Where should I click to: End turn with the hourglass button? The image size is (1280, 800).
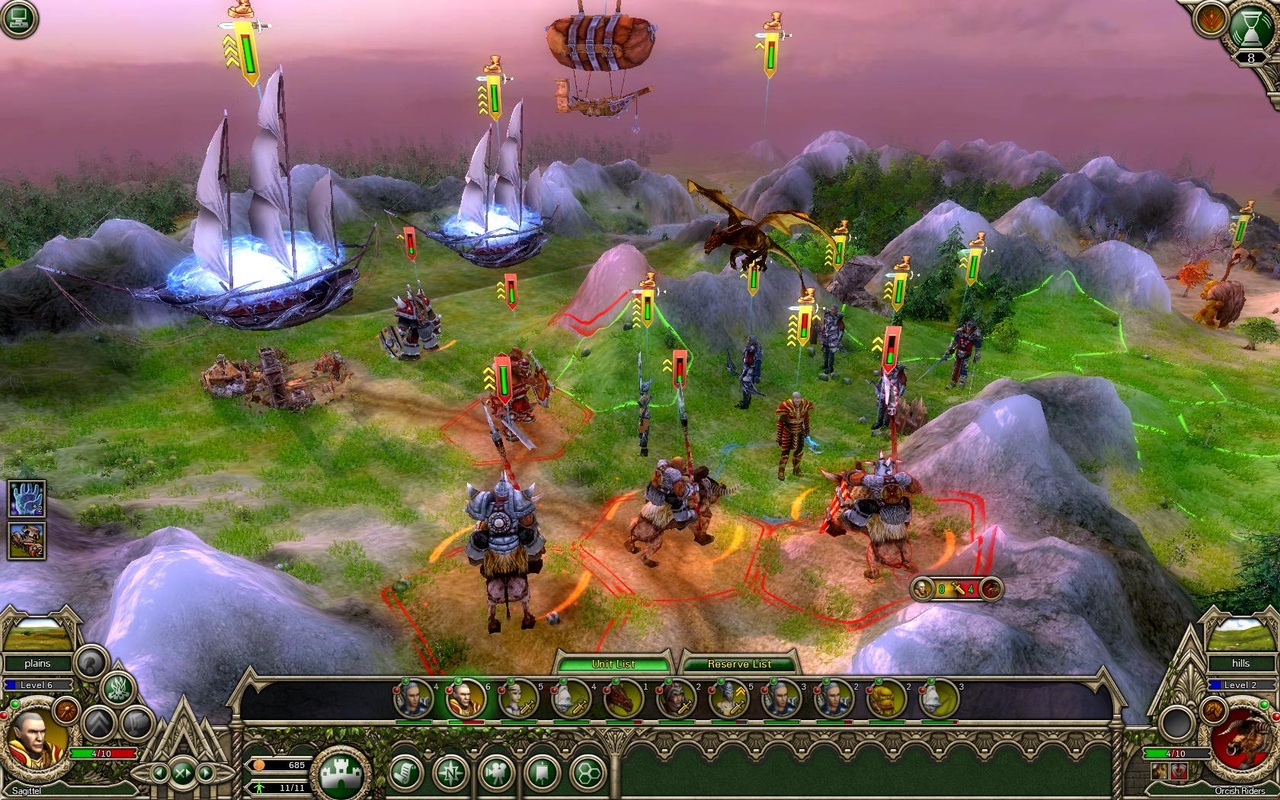(x=1251, y=28)
